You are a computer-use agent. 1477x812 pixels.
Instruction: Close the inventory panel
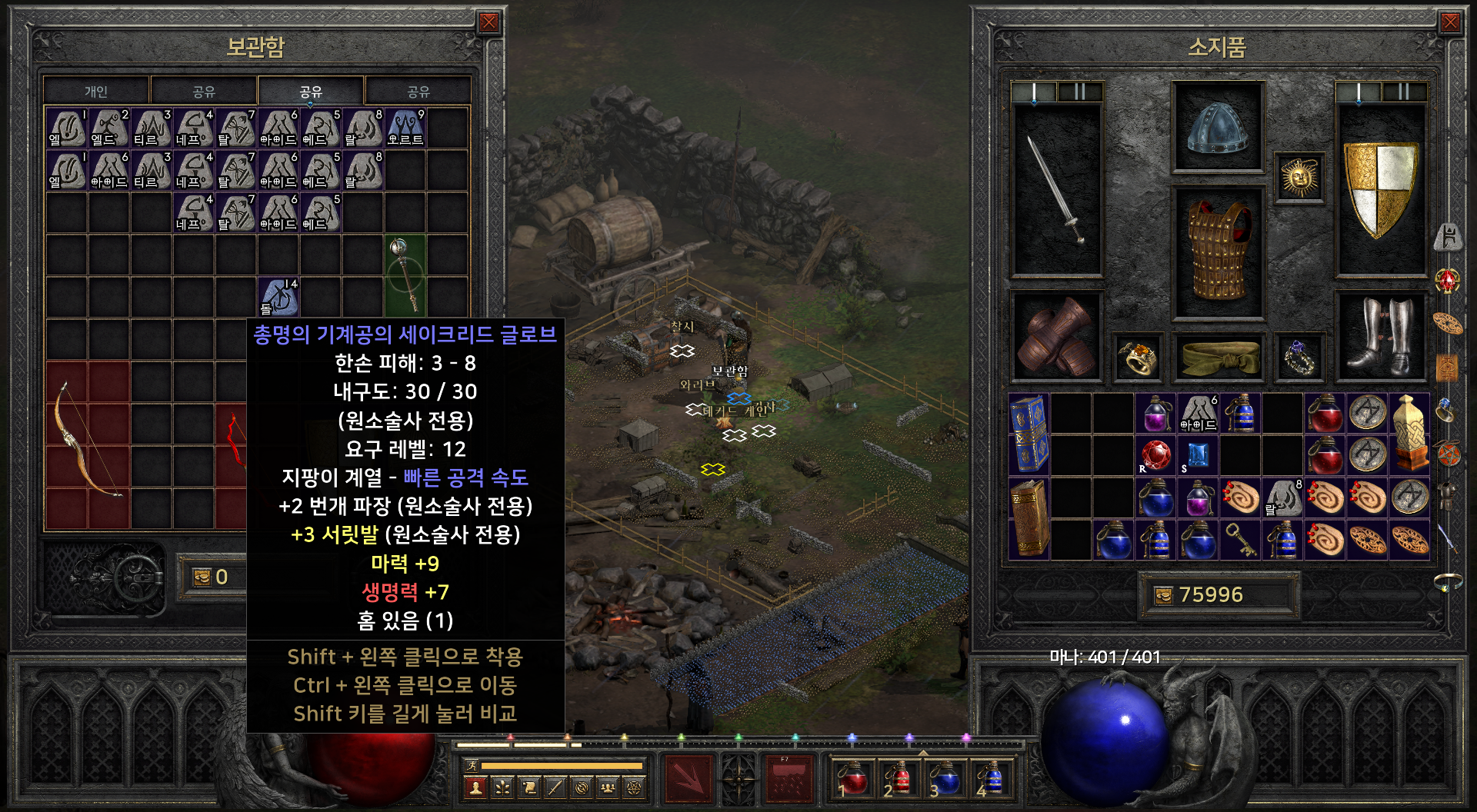point(1450,22)
